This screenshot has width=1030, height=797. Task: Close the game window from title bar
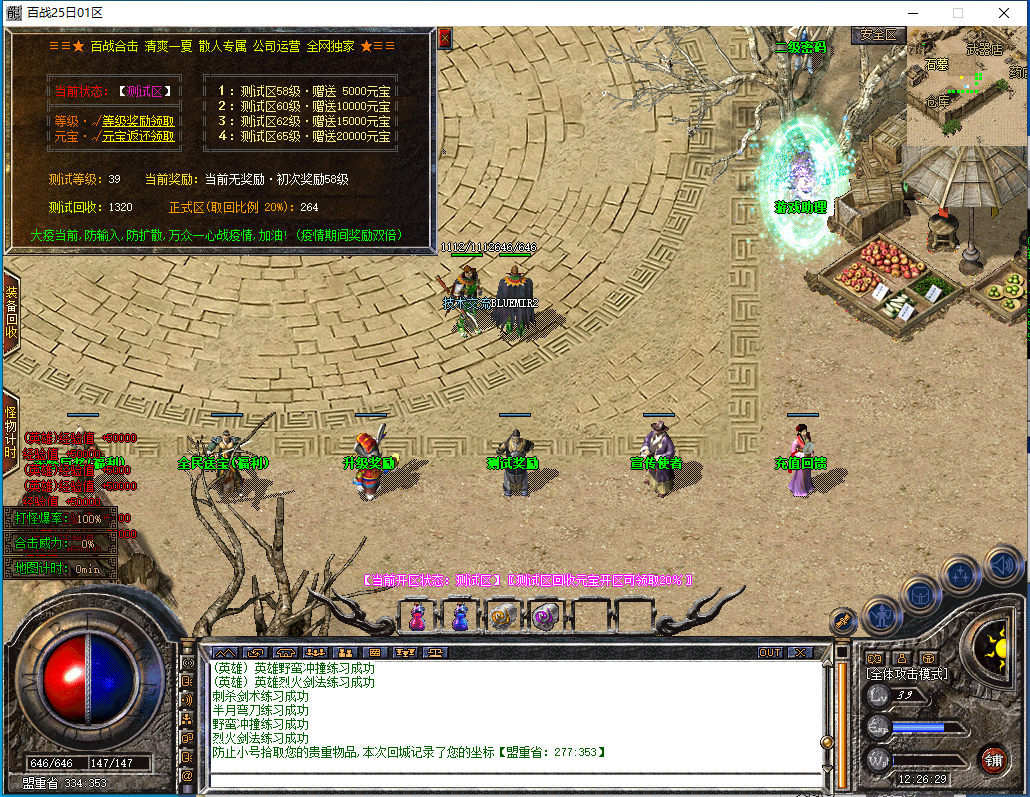(x=1004, y=13)
